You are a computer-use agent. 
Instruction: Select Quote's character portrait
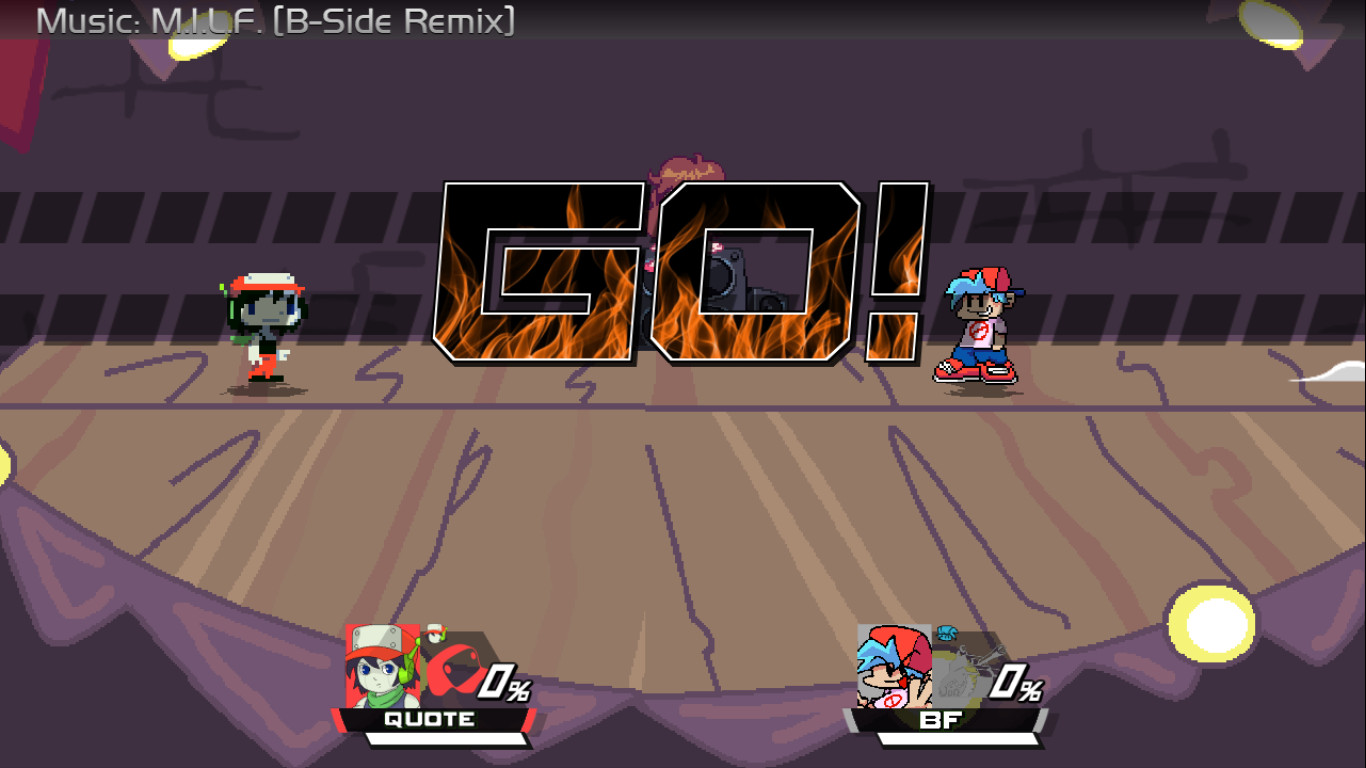(383, 663)
